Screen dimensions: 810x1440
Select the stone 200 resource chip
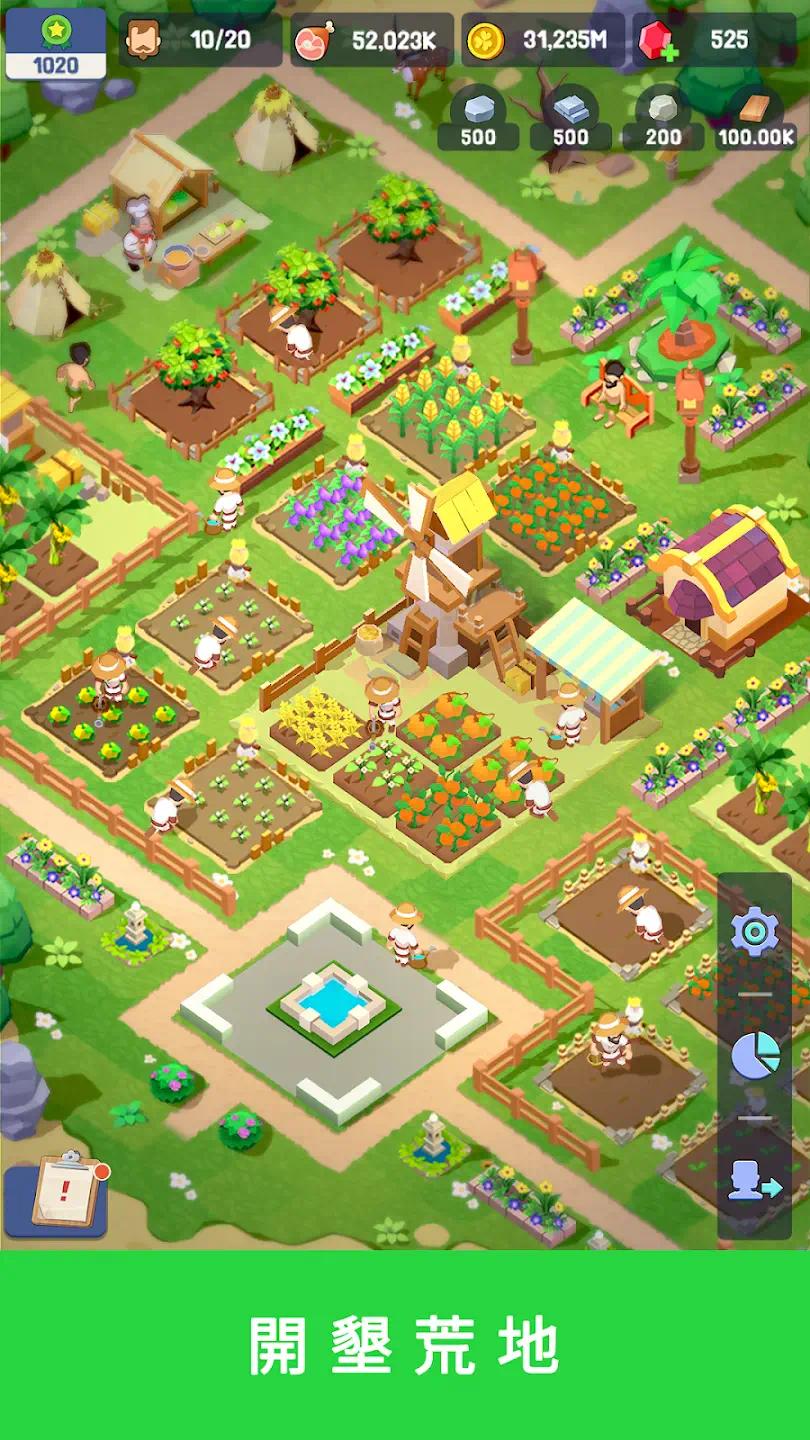click(x=663, y=120)
